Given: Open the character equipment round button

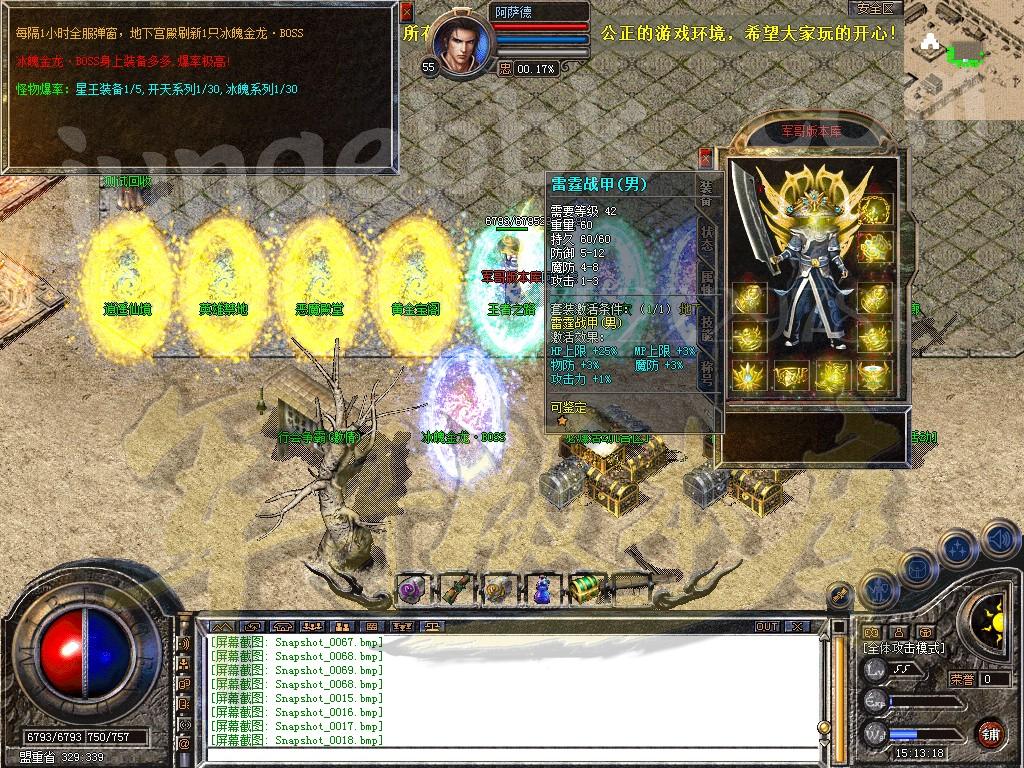Looking at the screenshot, I should (x=879, y=590).
